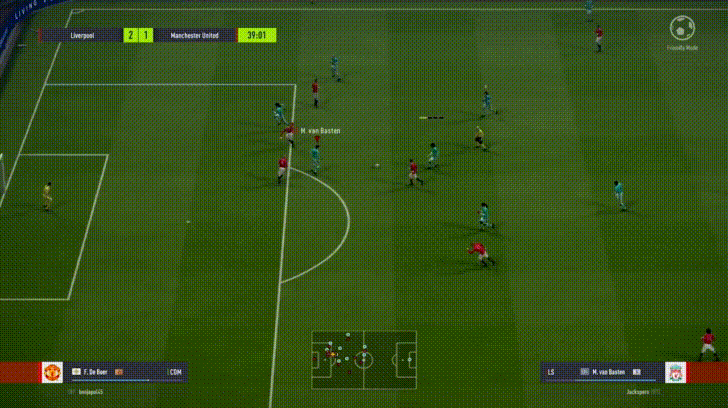Select the Manchester United club crest
This screenshot has height=408, width=728.
[52, 373]
